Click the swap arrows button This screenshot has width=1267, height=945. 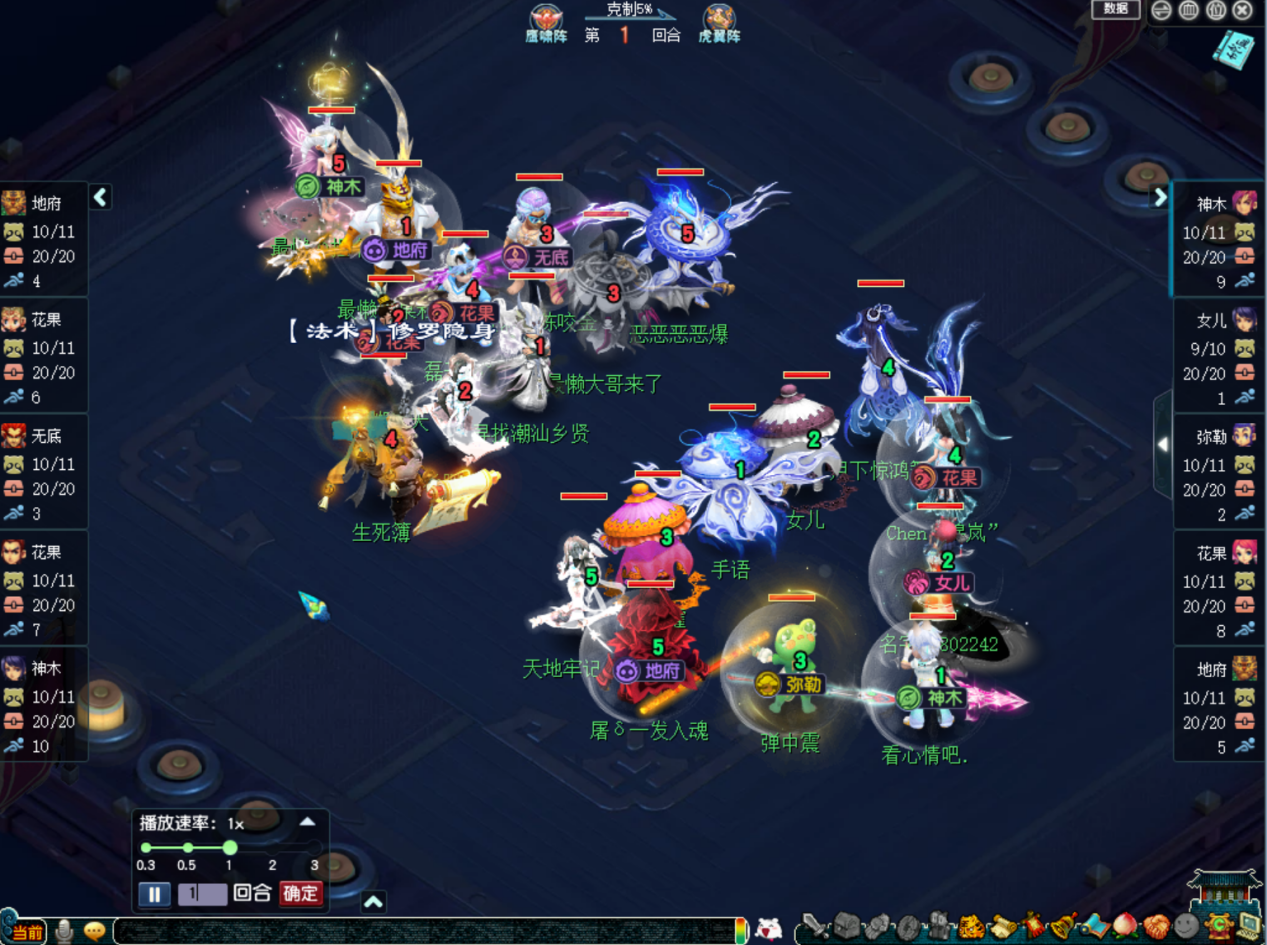(1162, 11)
